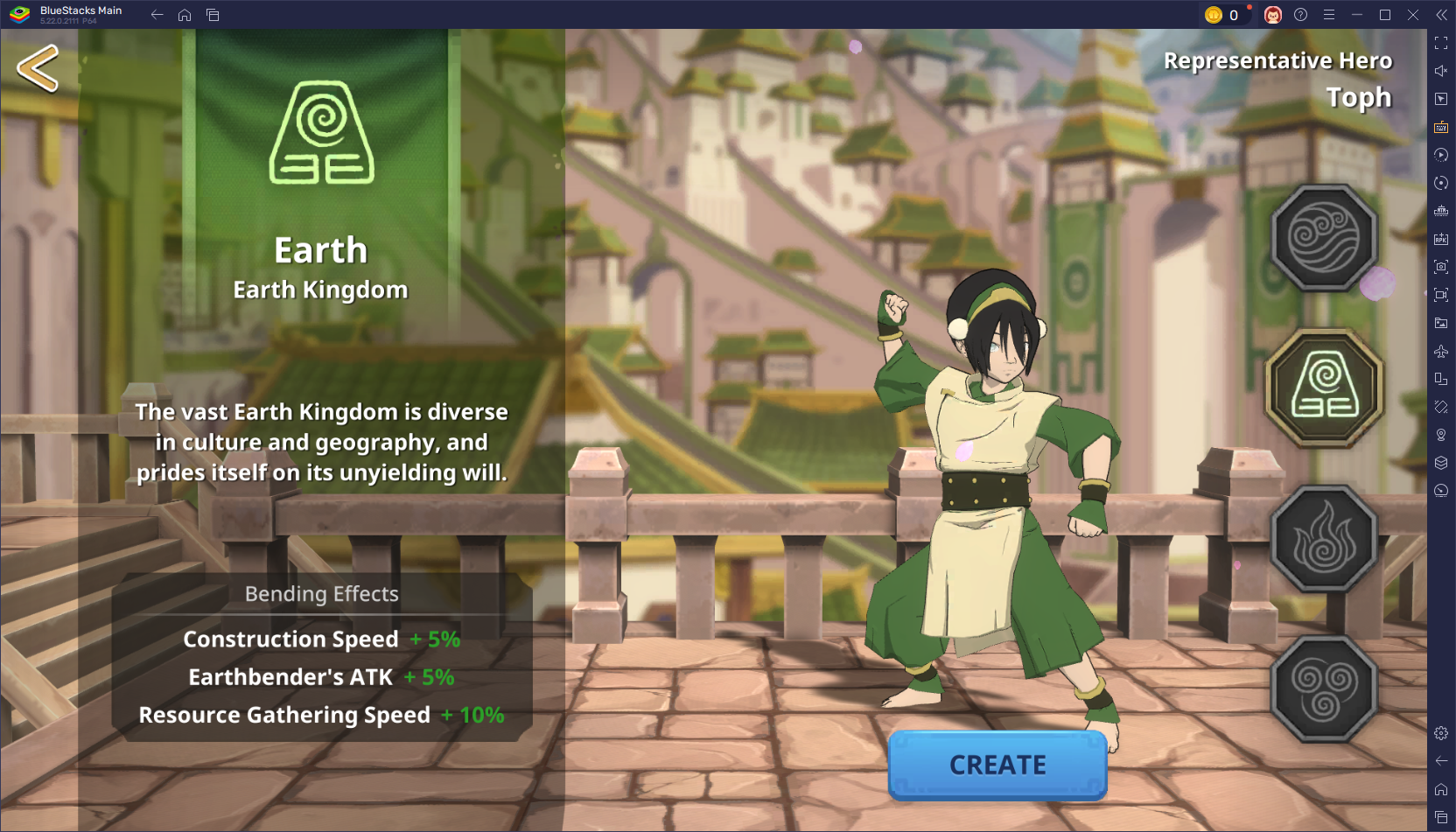Select the Fire Nation emblem
Screen dimensions: 1456x832
click(1324, 539)
